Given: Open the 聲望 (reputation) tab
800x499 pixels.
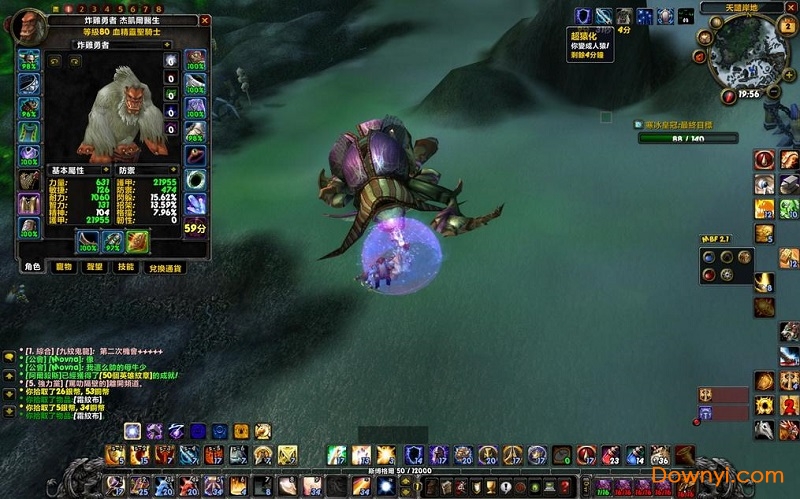Looking at the screenshot, I should click(x=95, y=266).
